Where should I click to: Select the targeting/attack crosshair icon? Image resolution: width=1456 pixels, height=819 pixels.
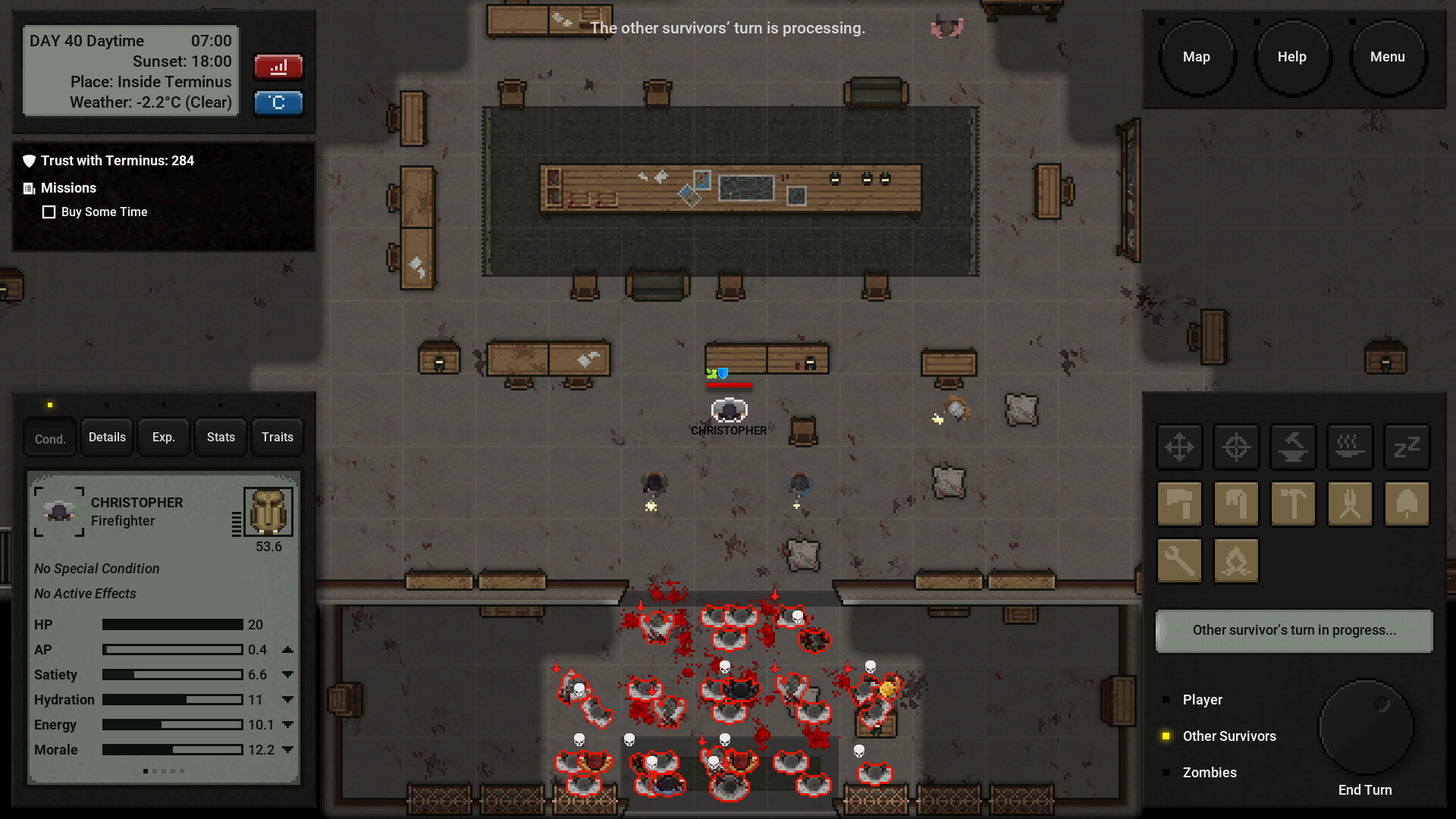click(1236, 447)
